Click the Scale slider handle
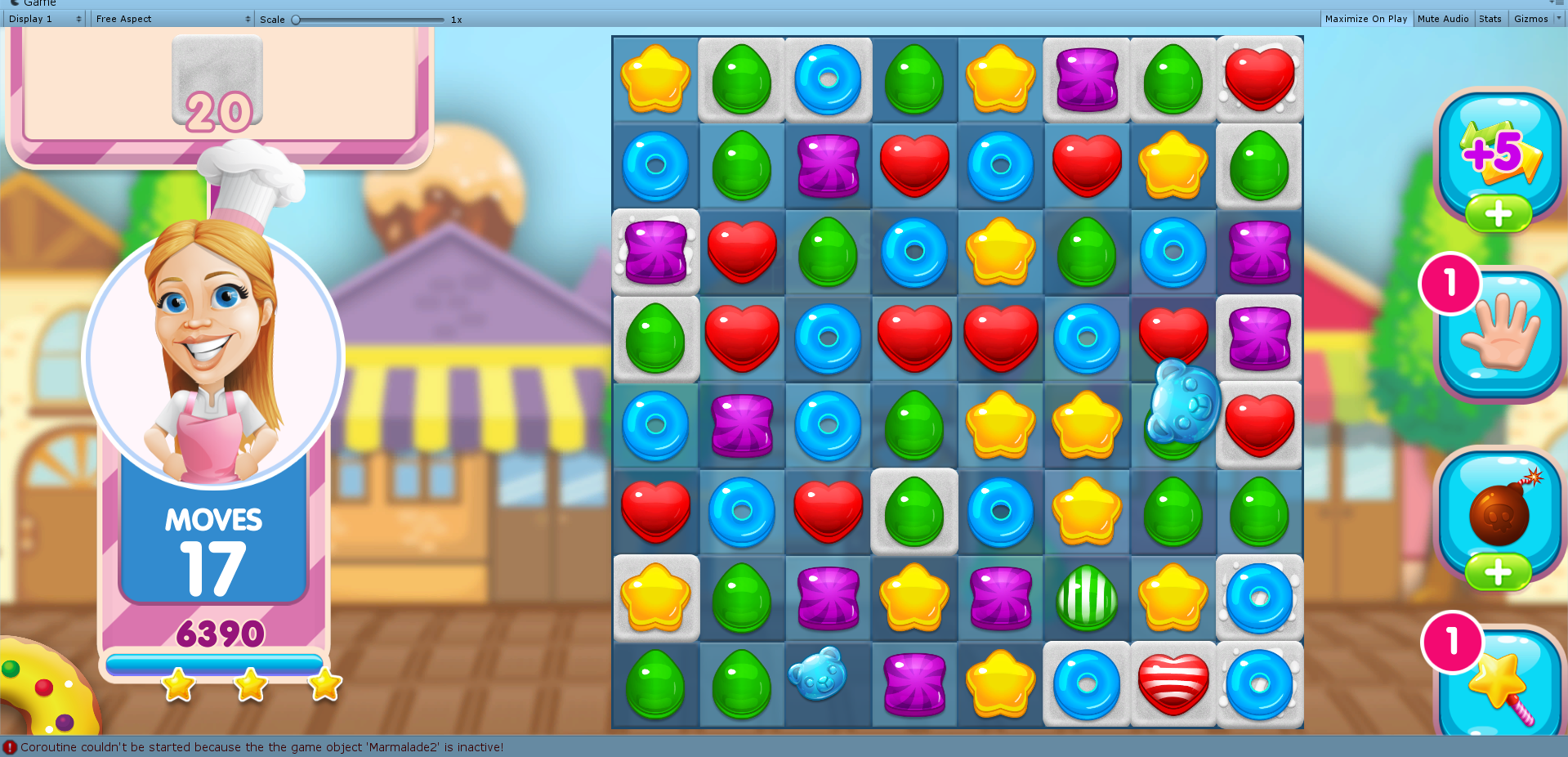The width and height of the screenshot is (1568, 757). 296,18
